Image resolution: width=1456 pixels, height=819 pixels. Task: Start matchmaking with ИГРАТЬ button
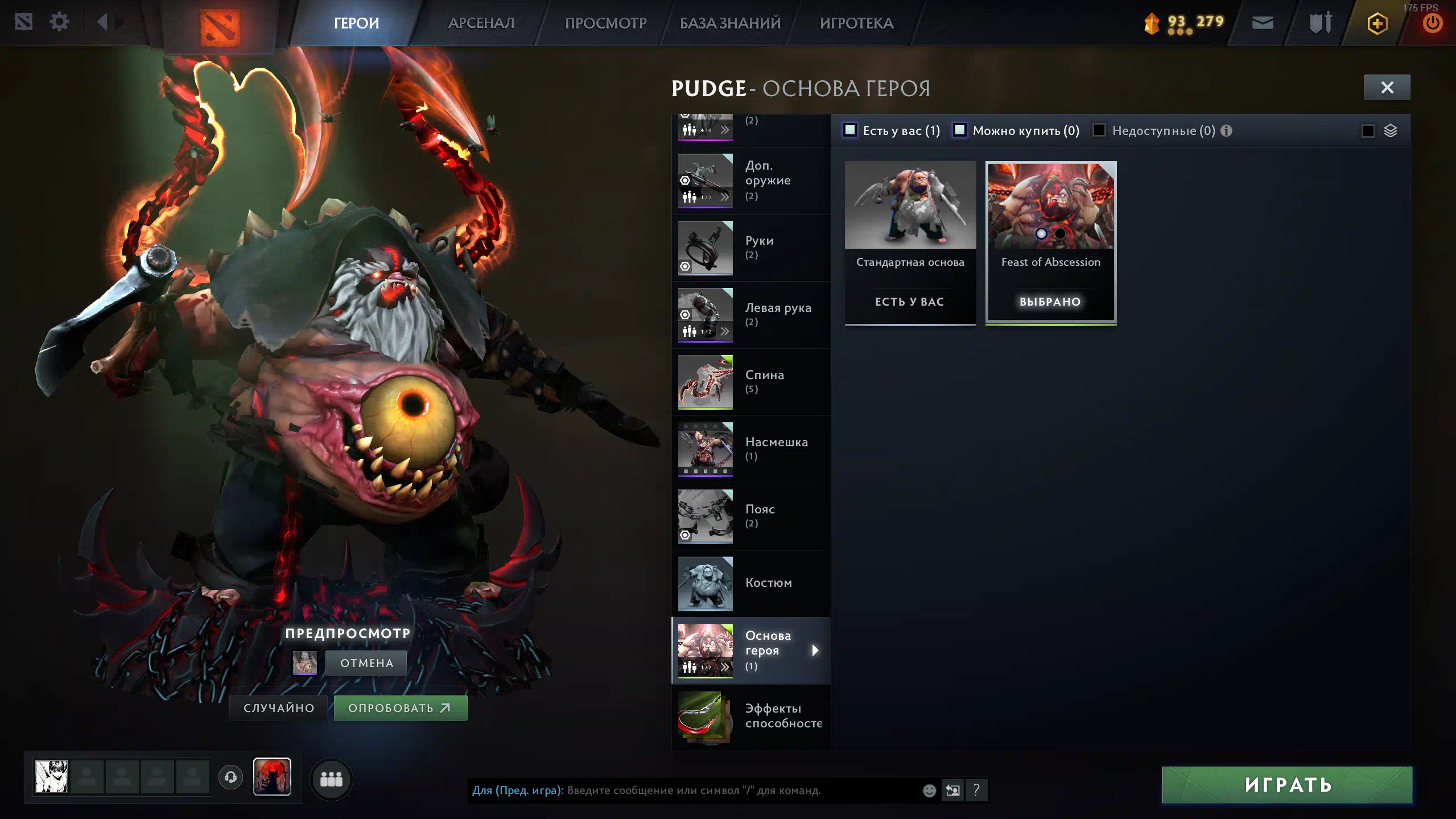[1287, 785]
